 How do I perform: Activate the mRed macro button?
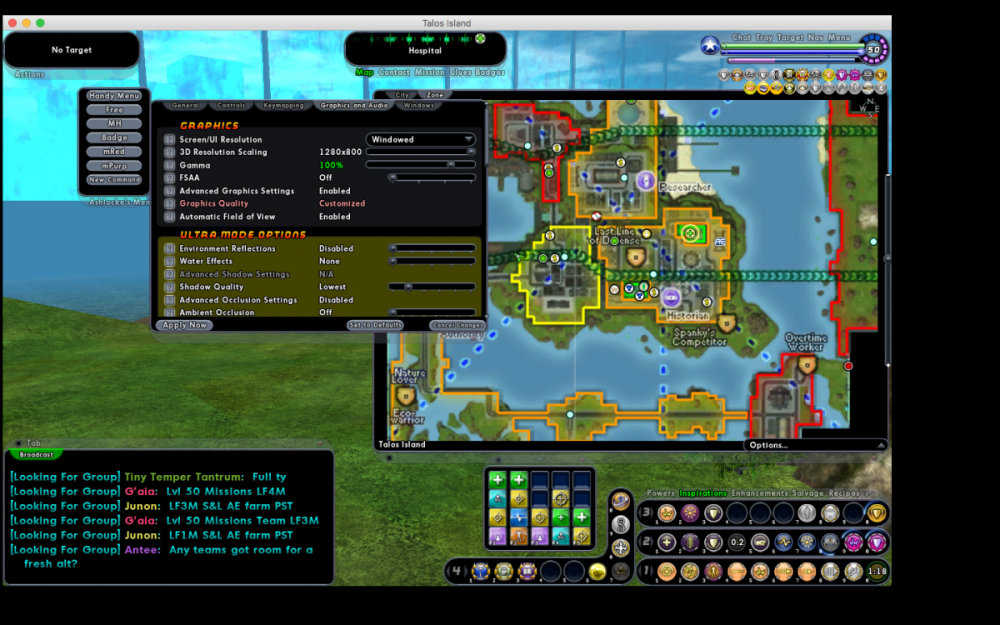click(114, 152)
